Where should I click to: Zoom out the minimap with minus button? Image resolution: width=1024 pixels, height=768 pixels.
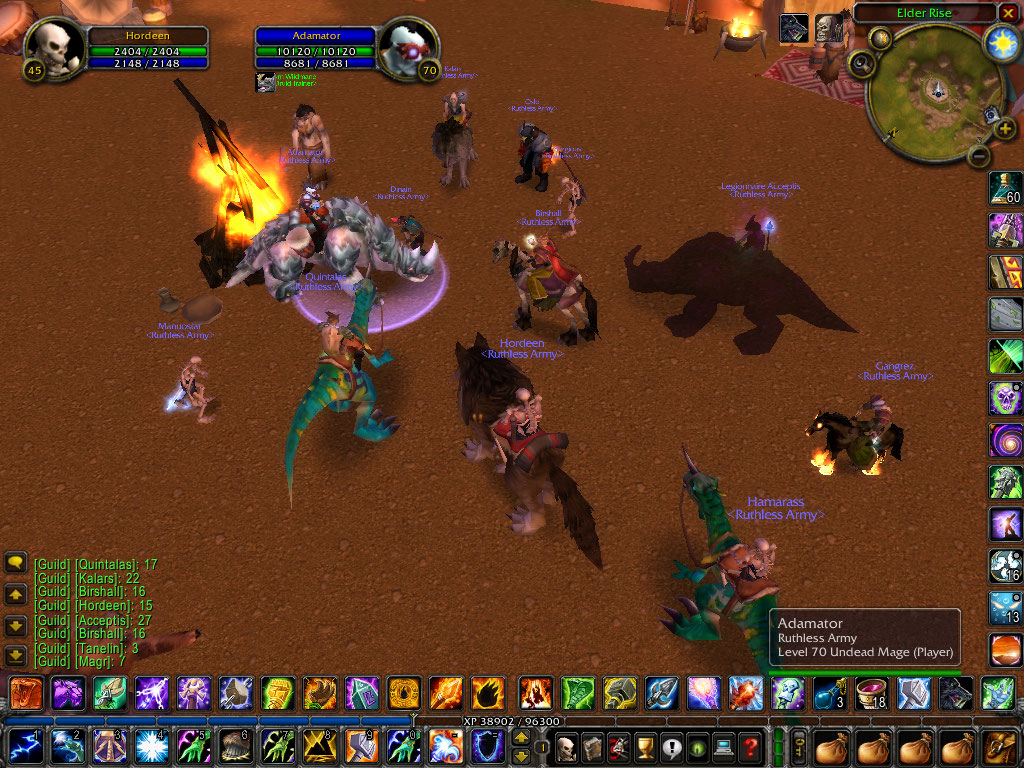tap(980, 156)
